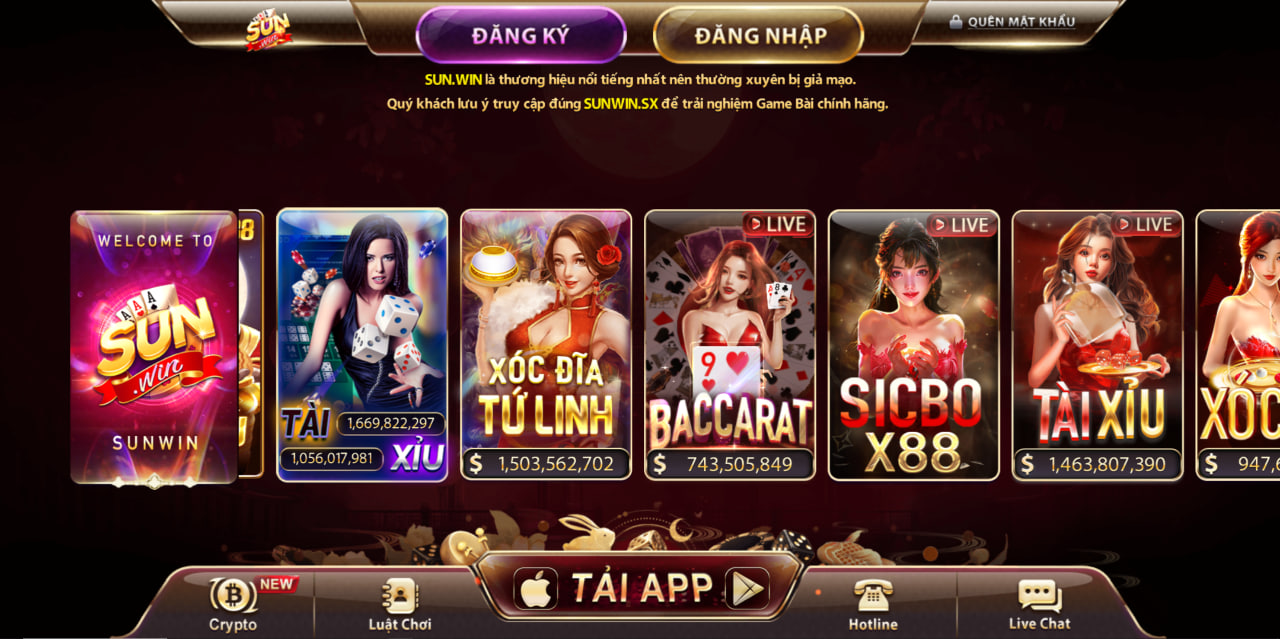Open the Welcome to Sunwin banner card
This screenshot has height=639, width=1280.
(x=154, y=346)
